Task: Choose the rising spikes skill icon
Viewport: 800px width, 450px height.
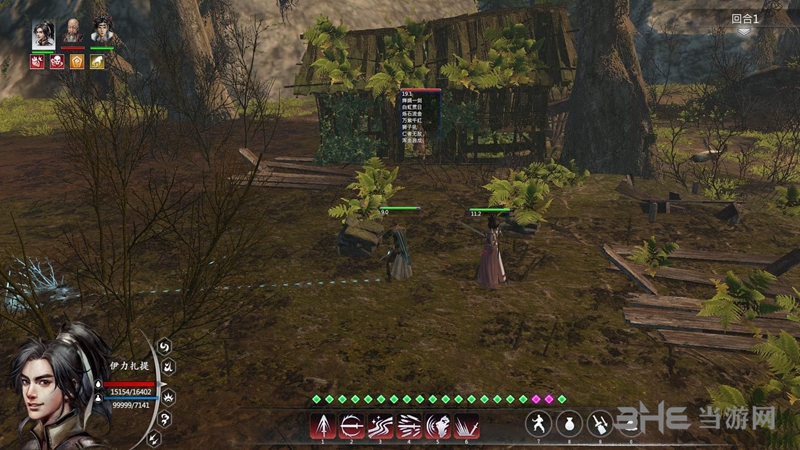Action: pos(466,425)
